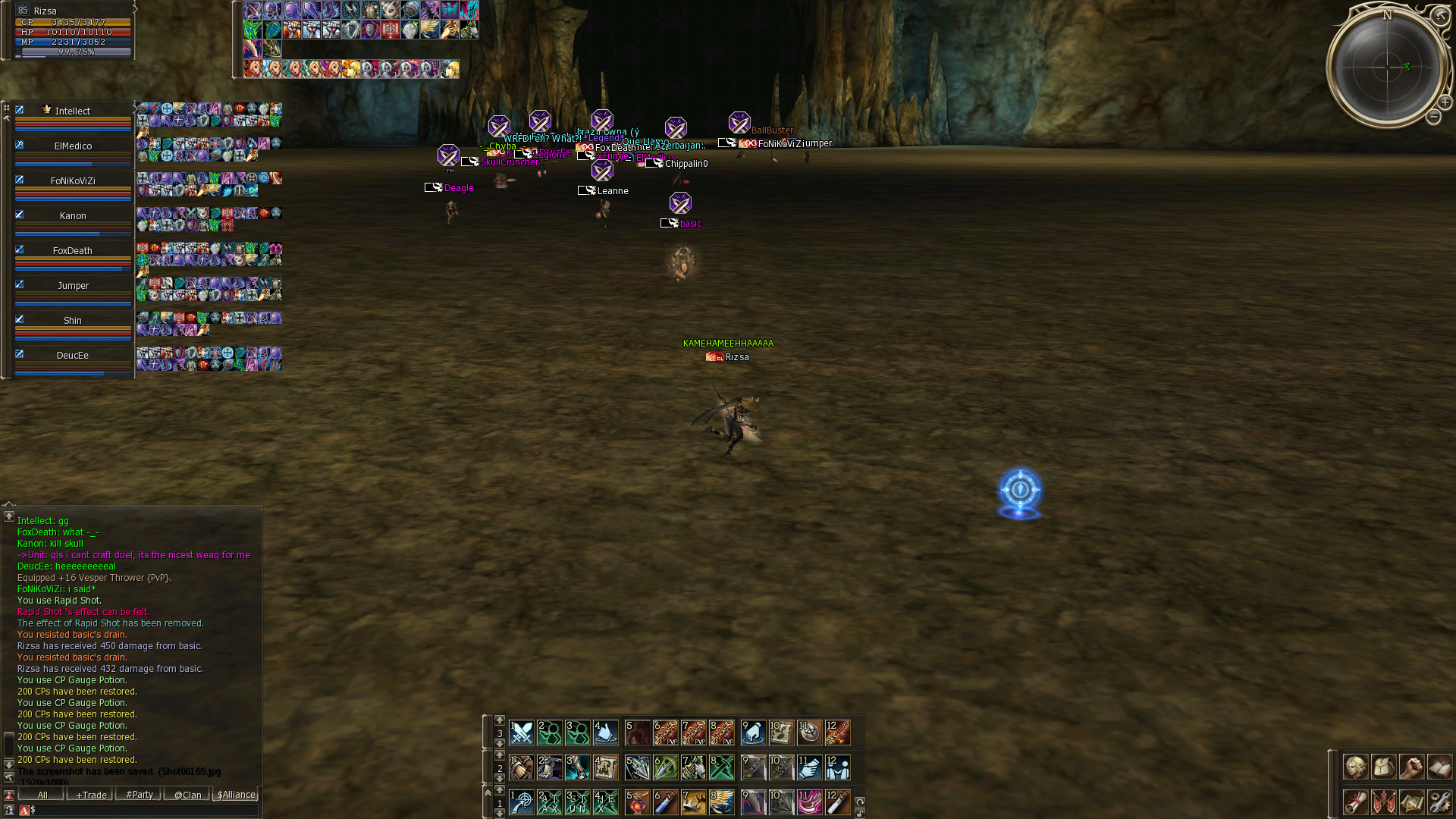The width and height of the screenshot is (1456, 819).
Task: Open system menu wrench and gears icon
Action: point(1439,801)
